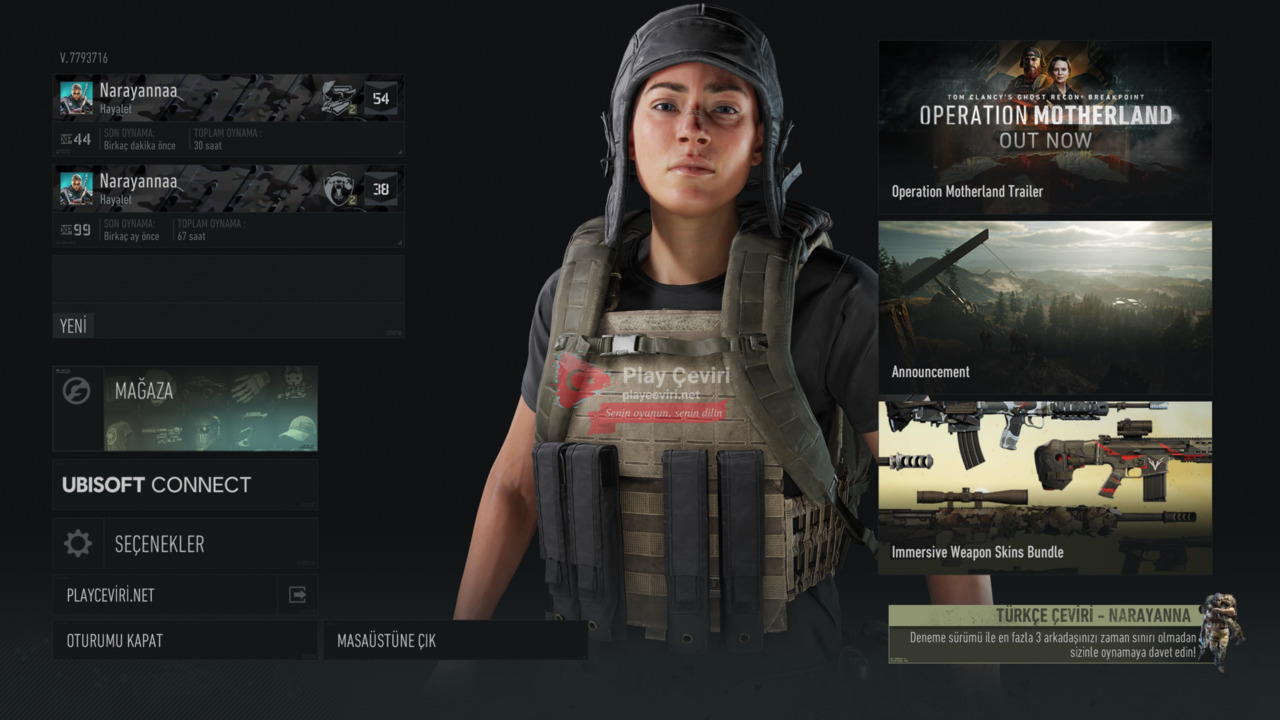1280x720 pixels.
Task: View the Immersive Weapon Skins Bundle
Action: [1045, 488]
